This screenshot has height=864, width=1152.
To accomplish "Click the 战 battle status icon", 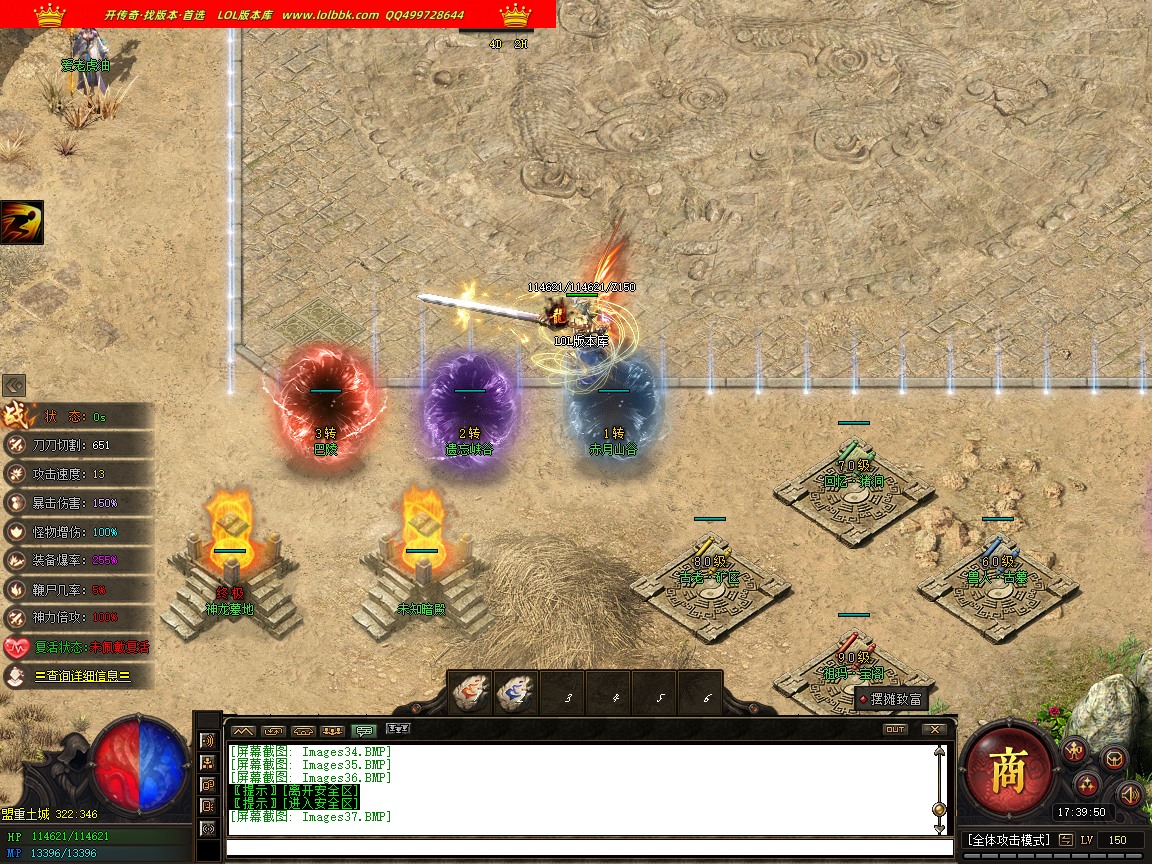I will tap(15, 415).
